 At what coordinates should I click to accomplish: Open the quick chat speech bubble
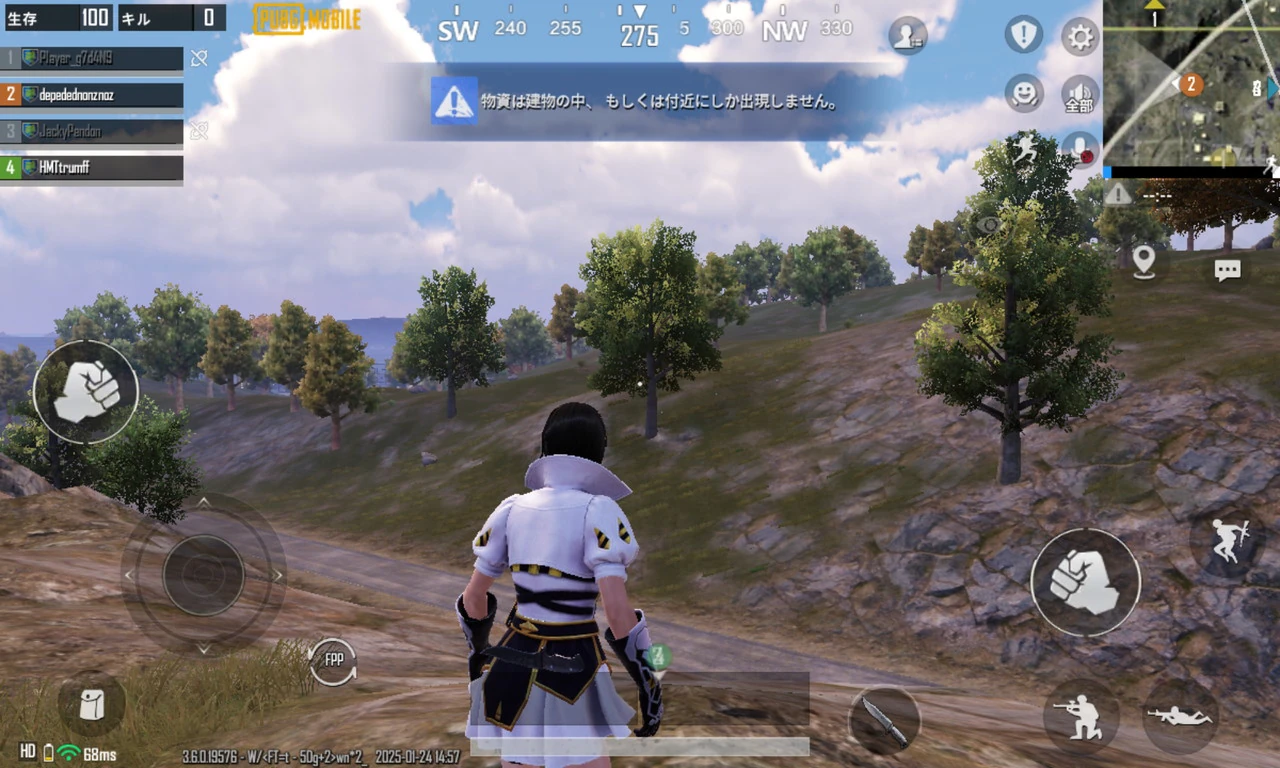1227,269
